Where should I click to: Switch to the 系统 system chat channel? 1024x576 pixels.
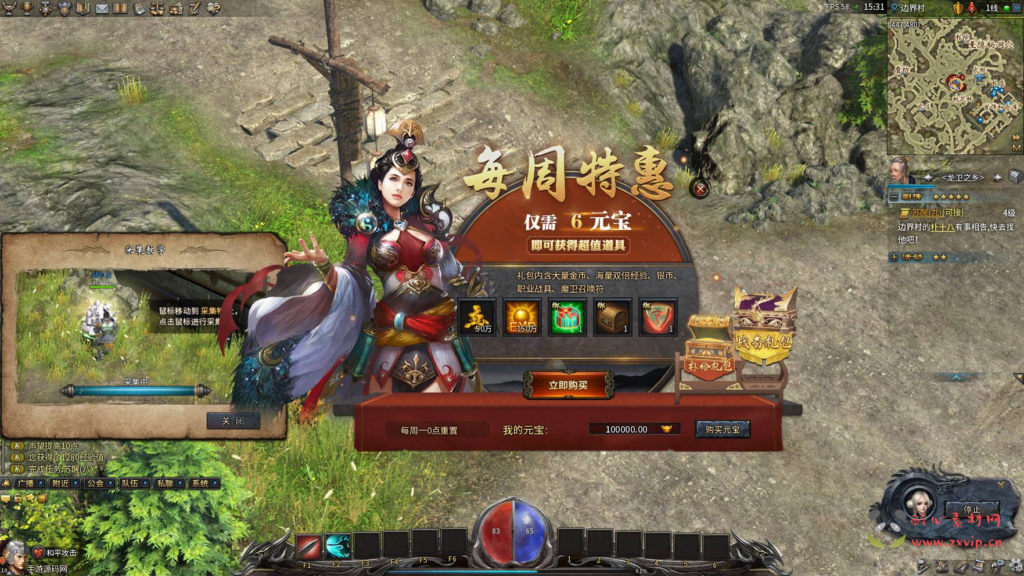[x=201, y=483]
